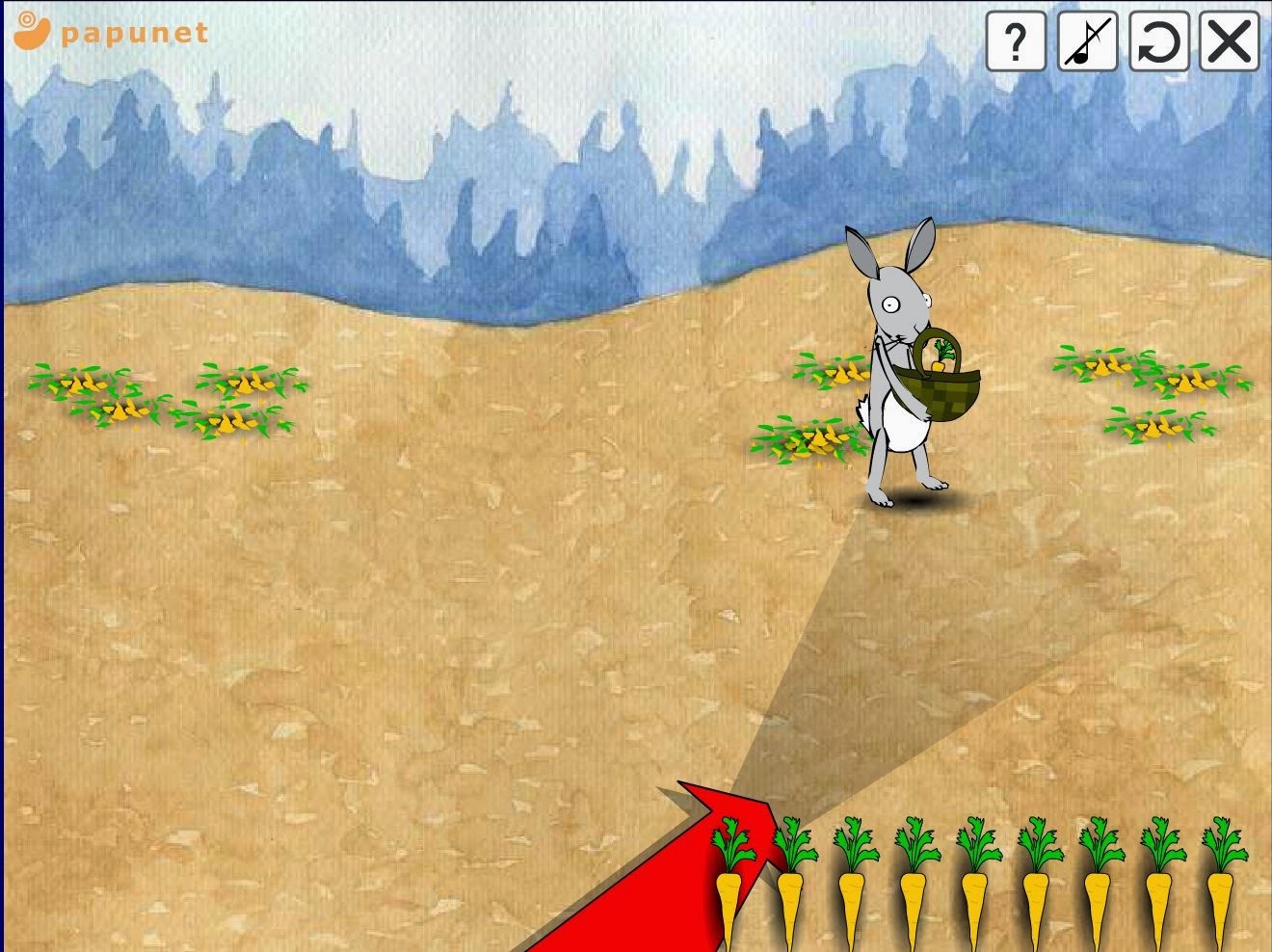Viewport: 1272px width, 952px height.
Task: Toggle the question mark help panel
Action: (1015, 42)
